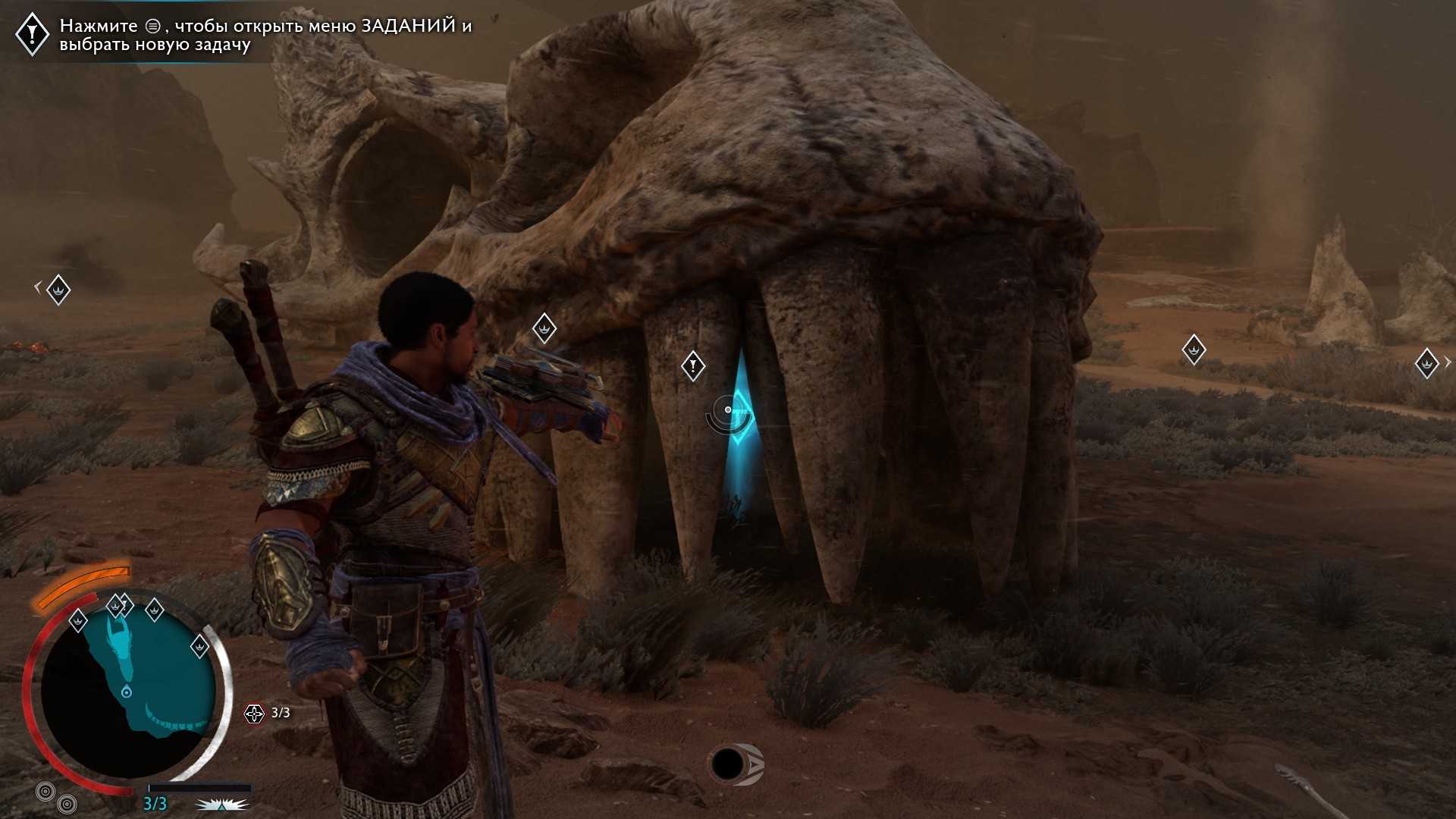Activate the dark circular ability icon at bottom center

pos(728,764)
